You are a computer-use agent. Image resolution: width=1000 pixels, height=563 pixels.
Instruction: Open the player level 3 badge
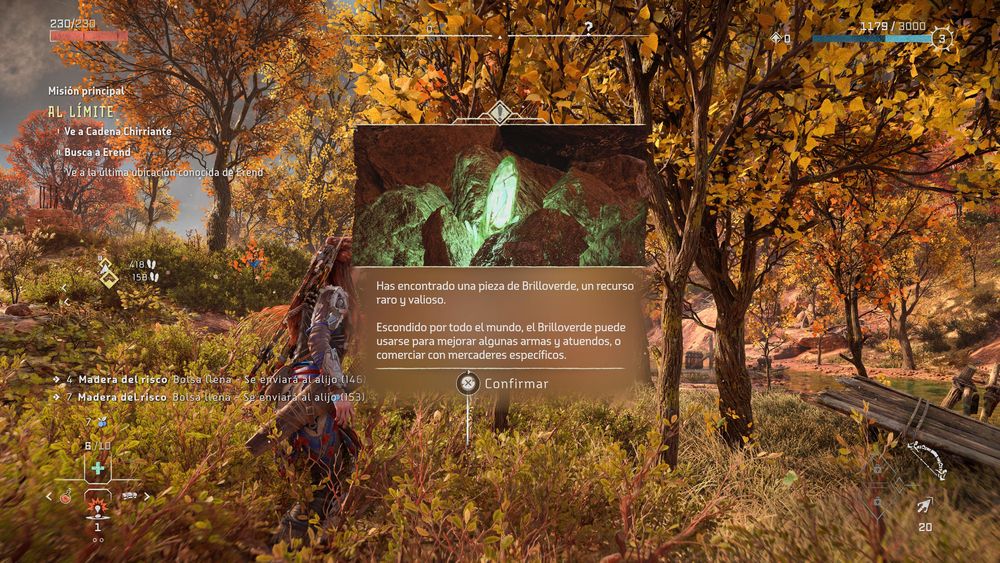(940, 39)
